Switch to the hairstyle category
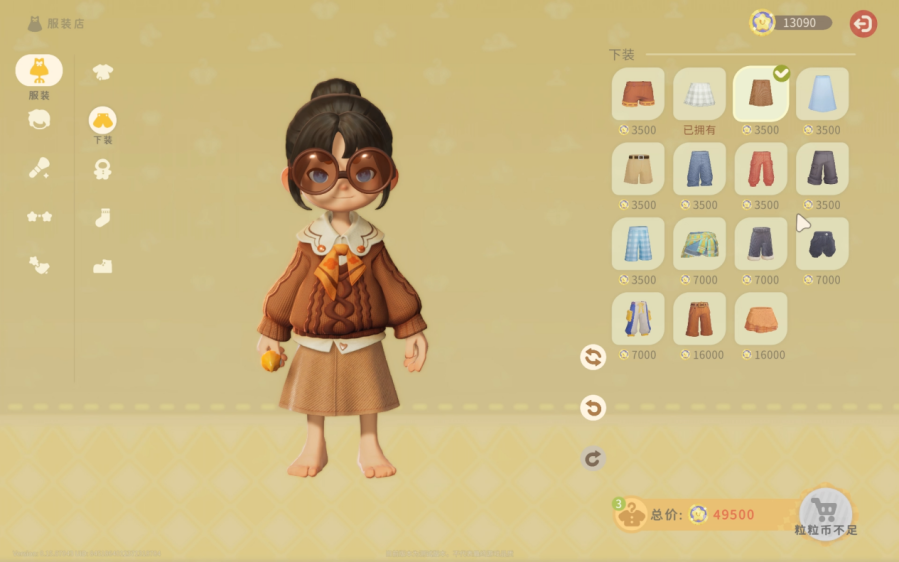The width and height of the screenshot is (899, 562). (x=39, y=120)
